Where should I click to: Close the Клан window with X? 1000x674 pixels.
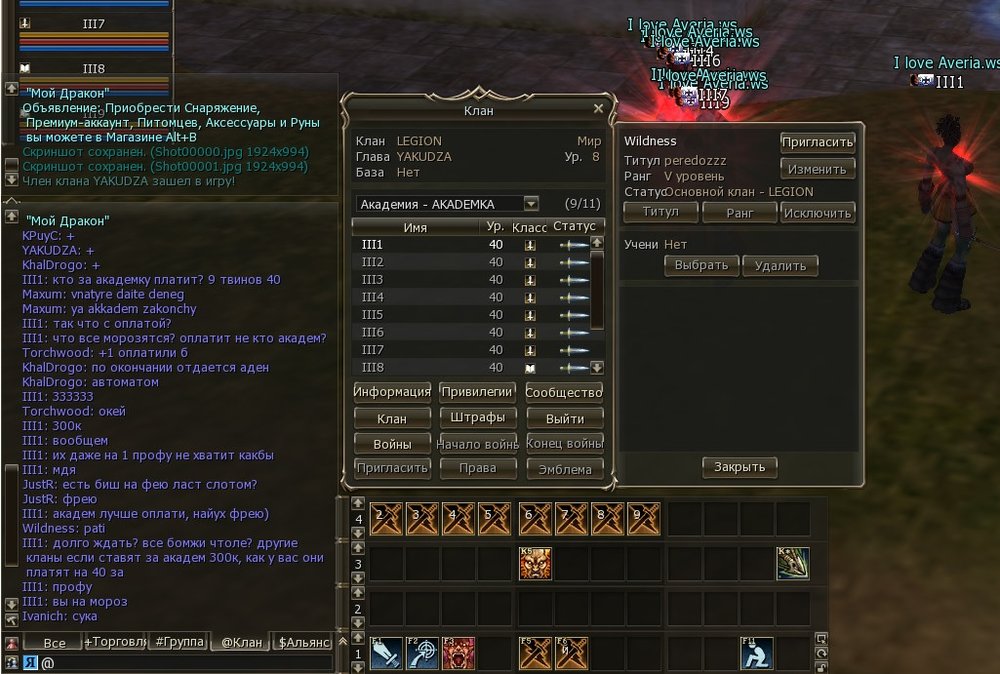pyautogui.click(x=598, y=109)
